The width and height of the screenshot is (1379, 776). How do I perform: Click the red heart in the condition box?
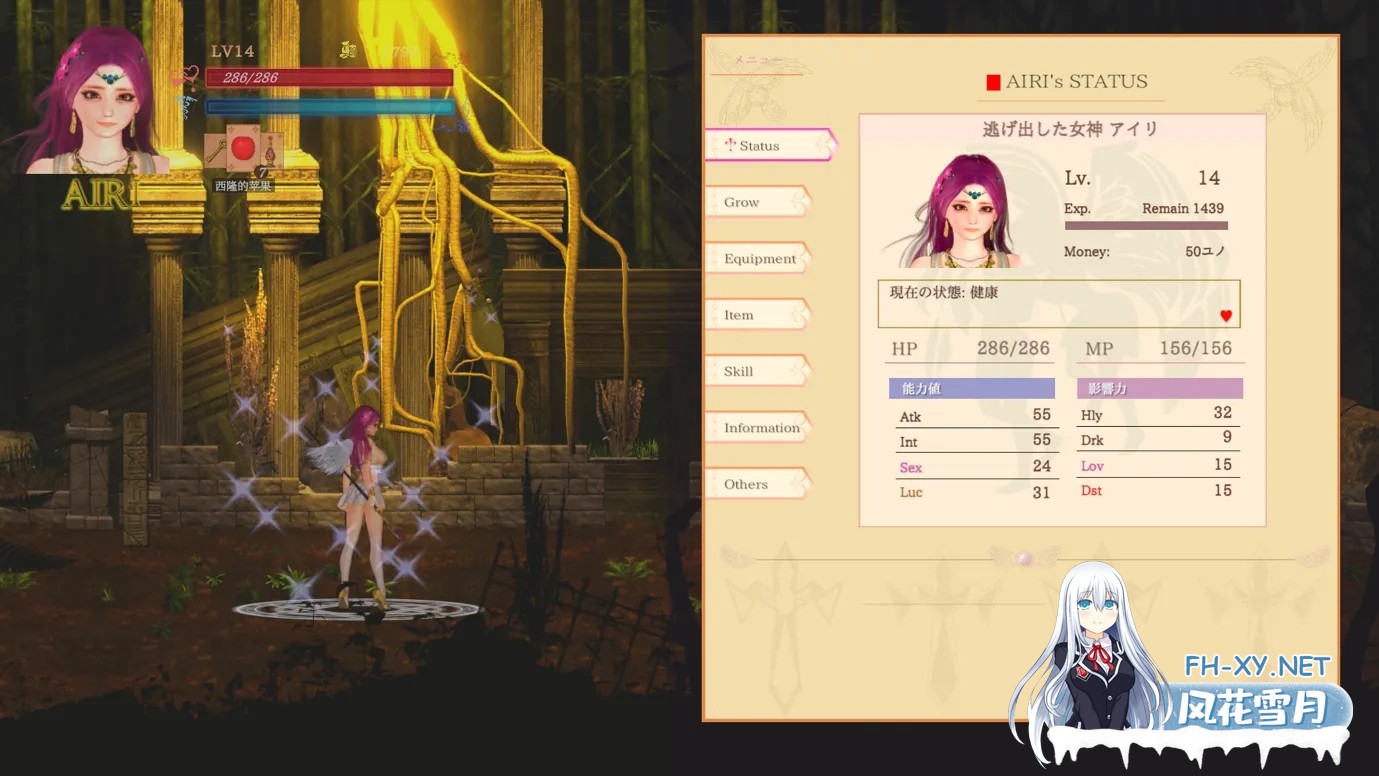point(1226,316)
